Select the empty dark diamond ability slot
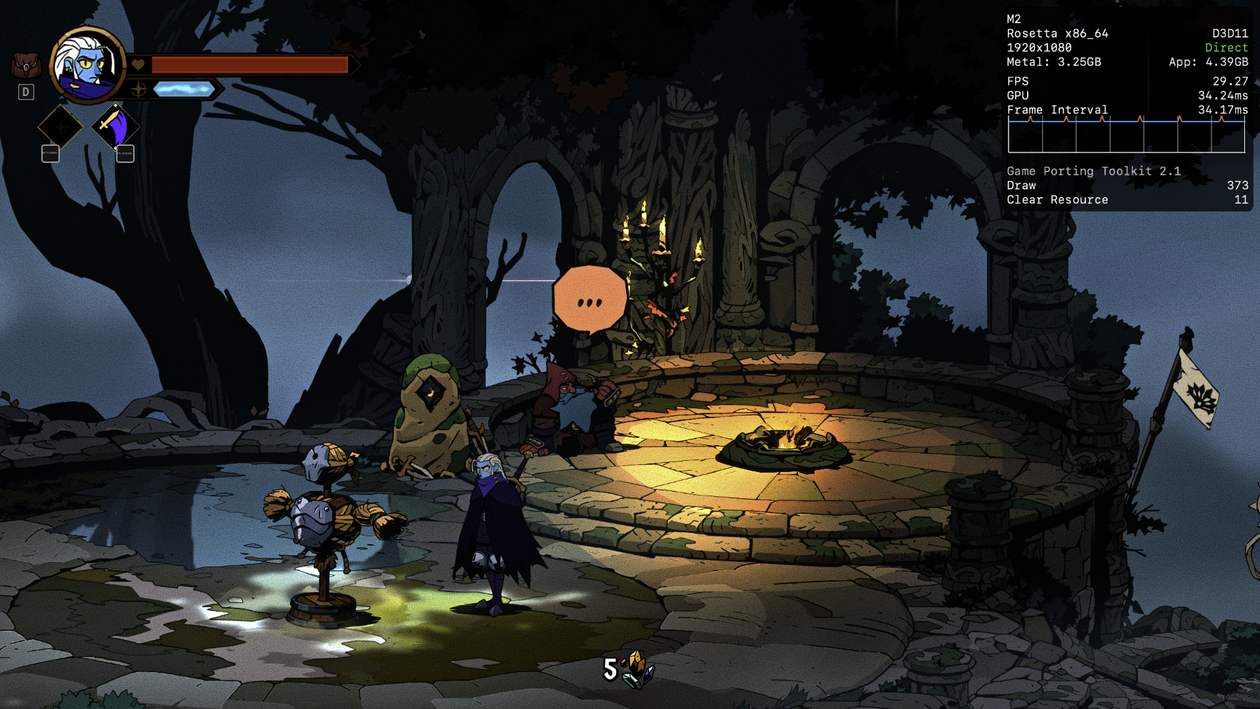 pyautogui.click(x=60, y=127)
